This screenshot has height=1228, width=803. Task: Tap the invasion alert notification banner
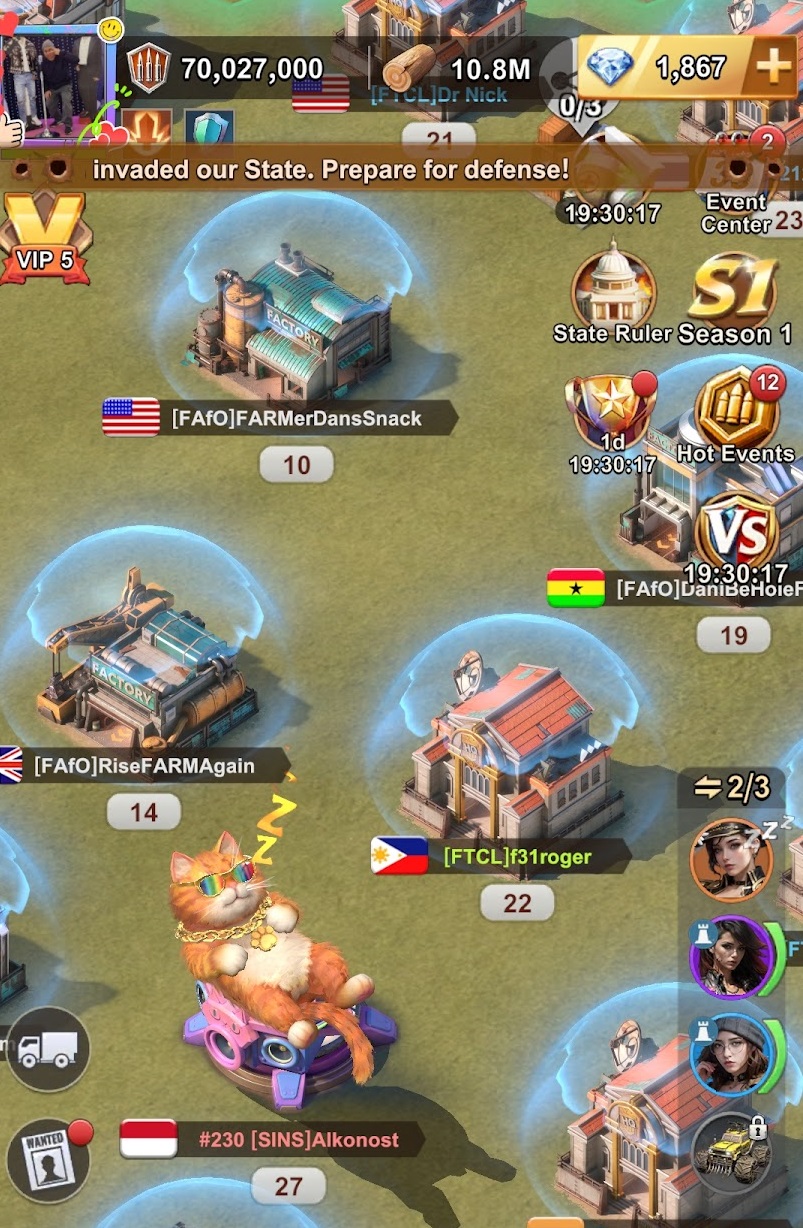(x=330, y=170)
